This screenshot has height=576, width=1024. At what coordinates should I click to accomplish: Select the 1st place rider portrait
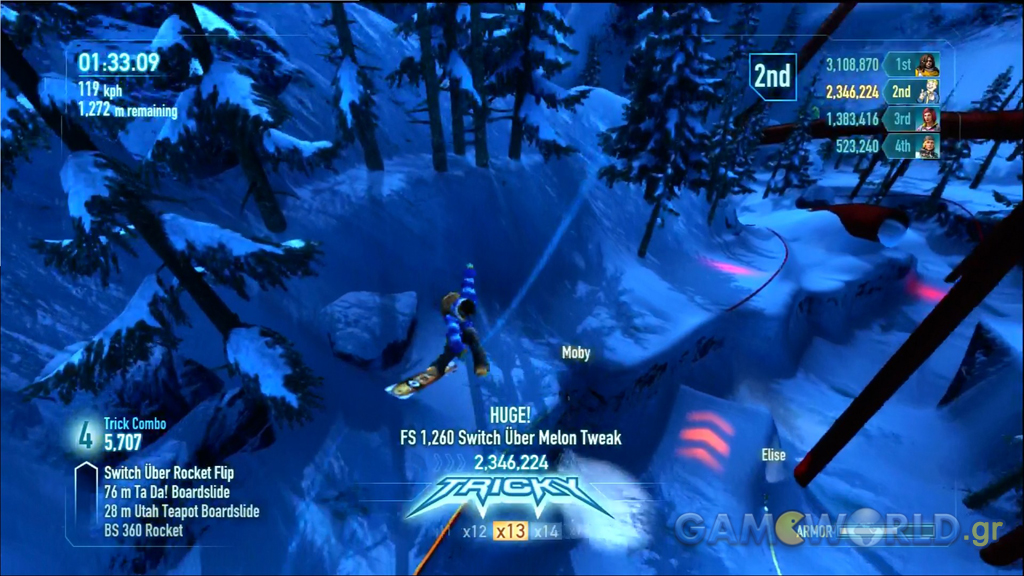(927, 65)
